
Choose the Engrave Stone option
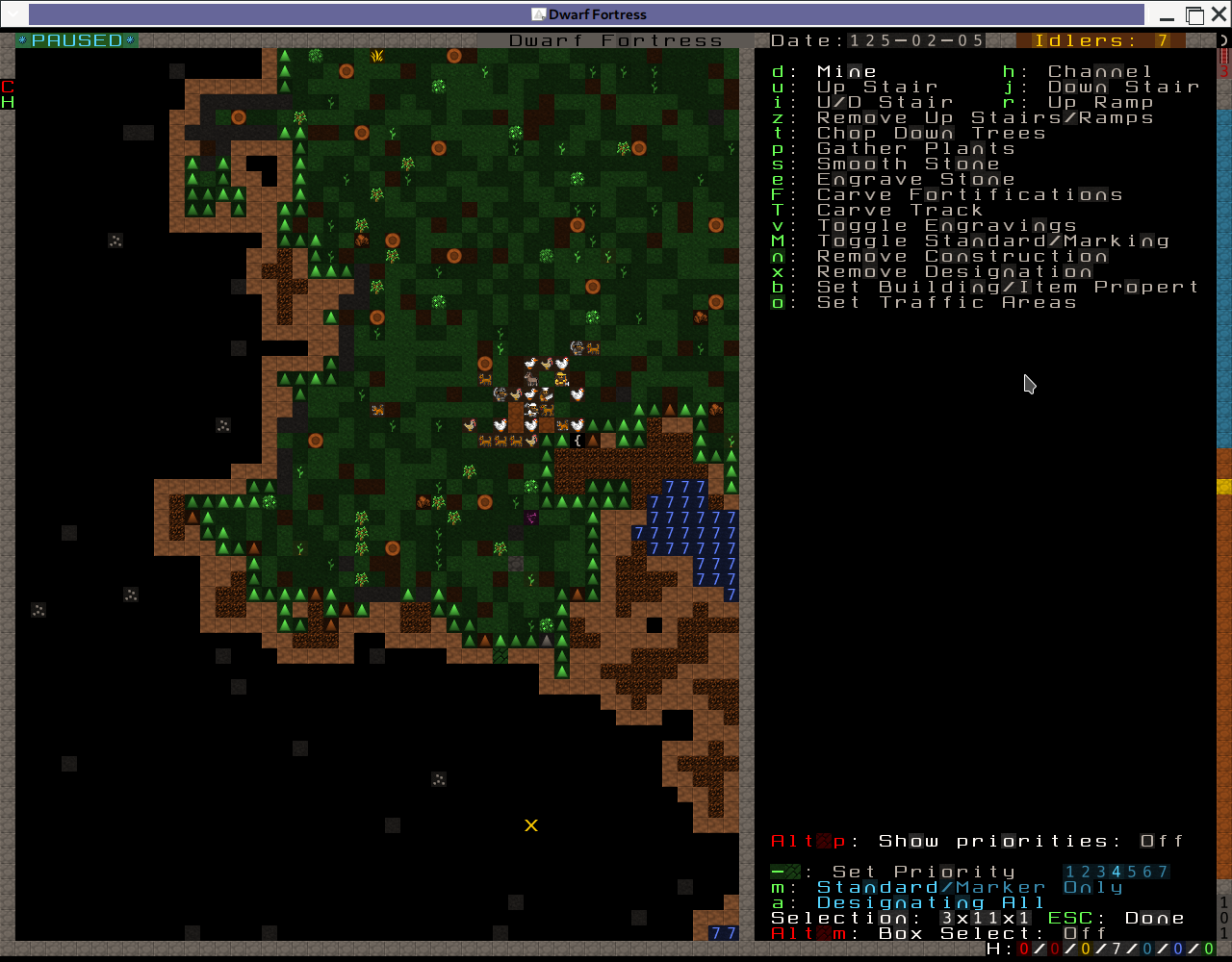point(915,179)
